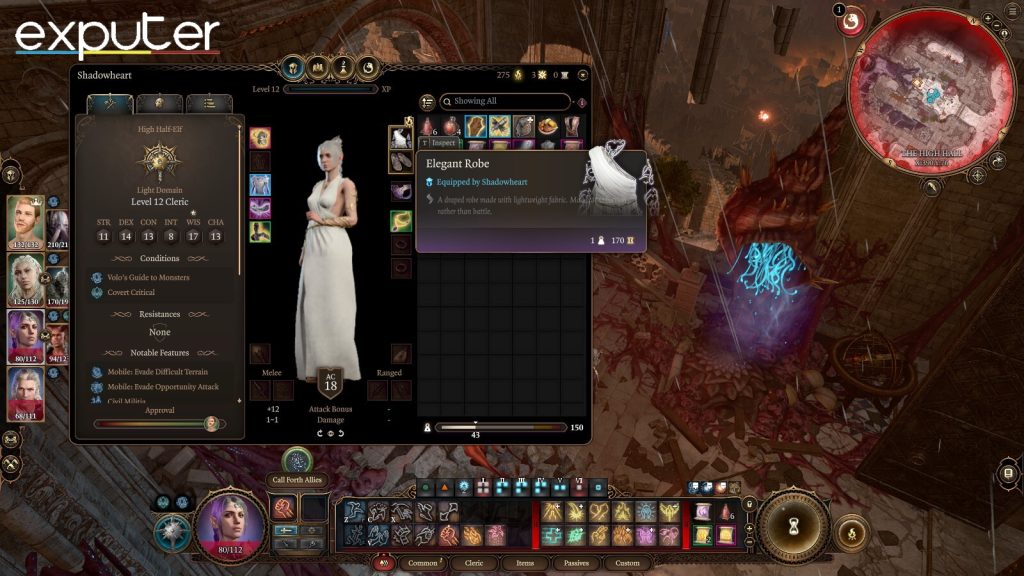Select the crowned blond party member portrait
This screenshot has width=1024, height=576.
(26, 222)
